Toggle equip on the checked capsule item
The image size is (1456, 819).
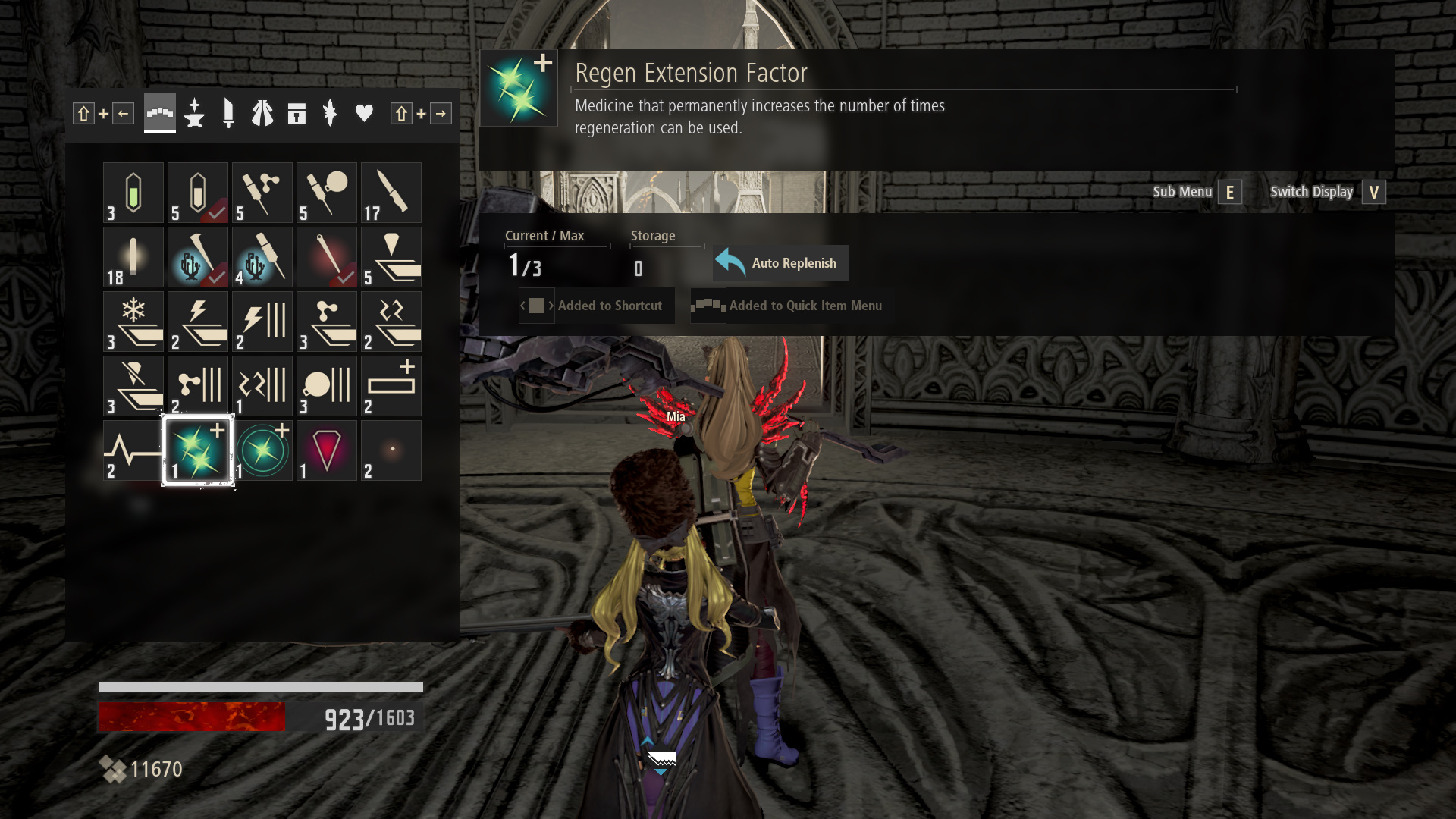click(x=197, y=192)
